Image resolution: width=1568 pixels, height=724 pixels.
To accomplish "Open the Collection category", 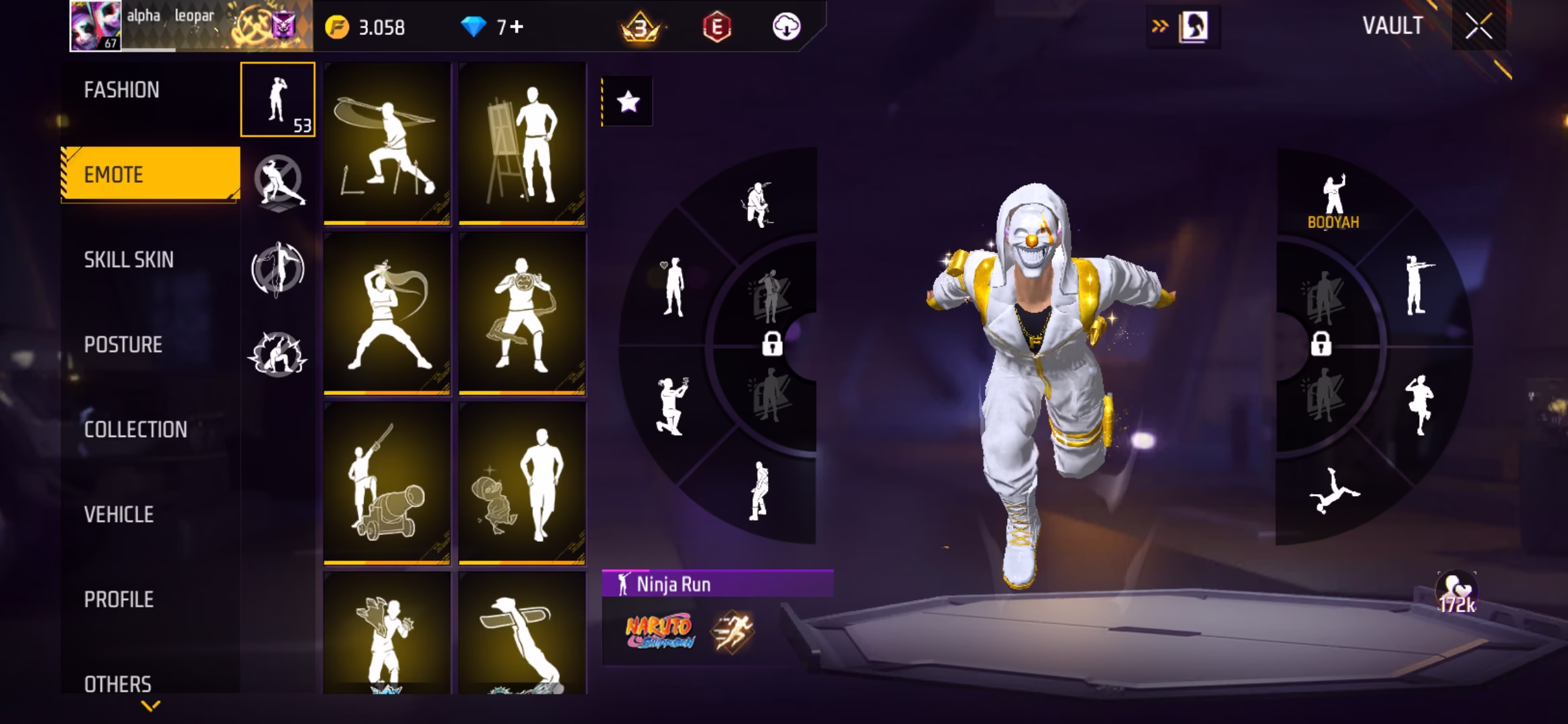I will pos(135,430).
